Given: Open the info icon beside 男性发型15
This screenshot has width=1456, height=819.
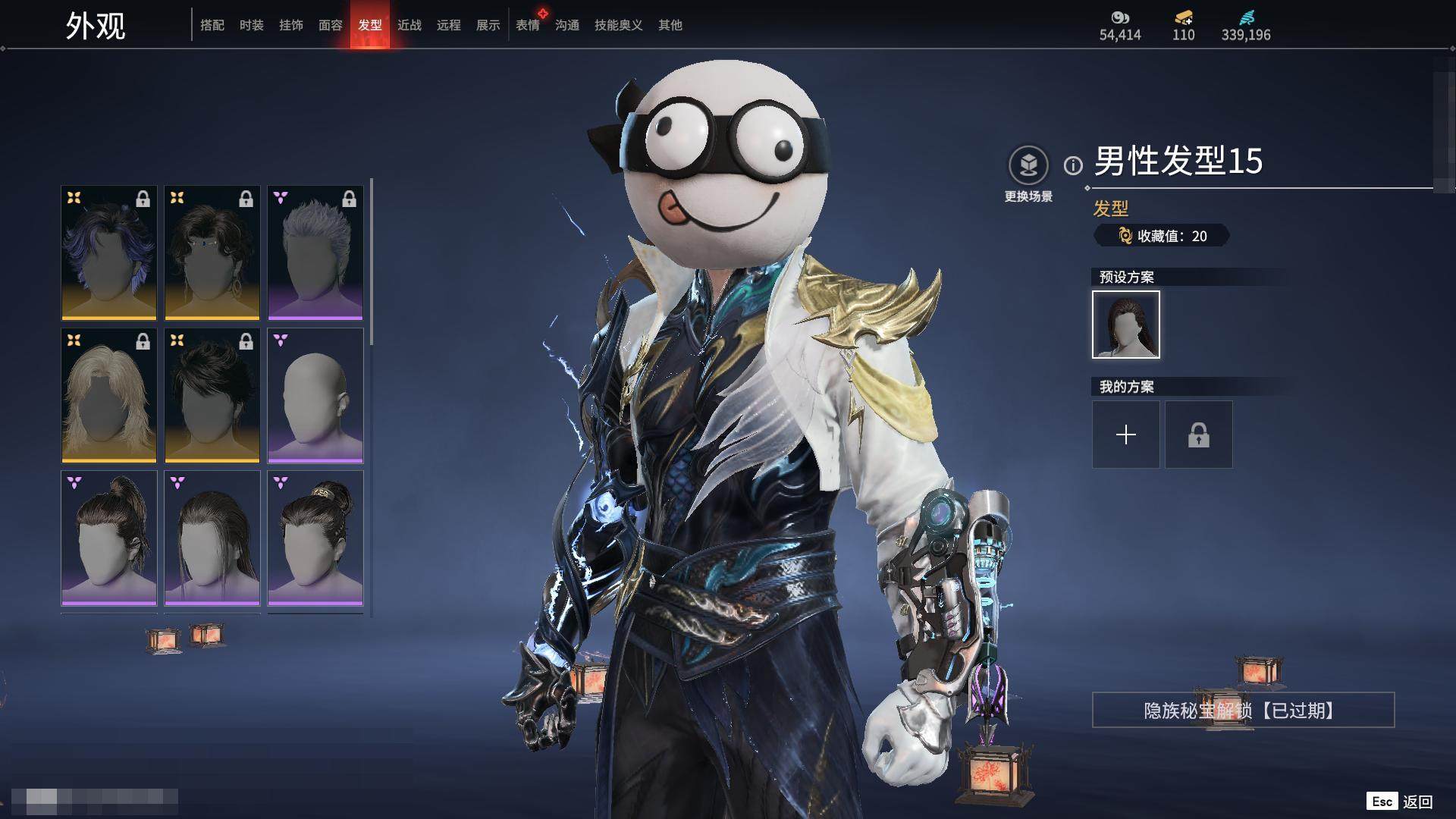Looking at the screenshot, I should point(1073,165).
